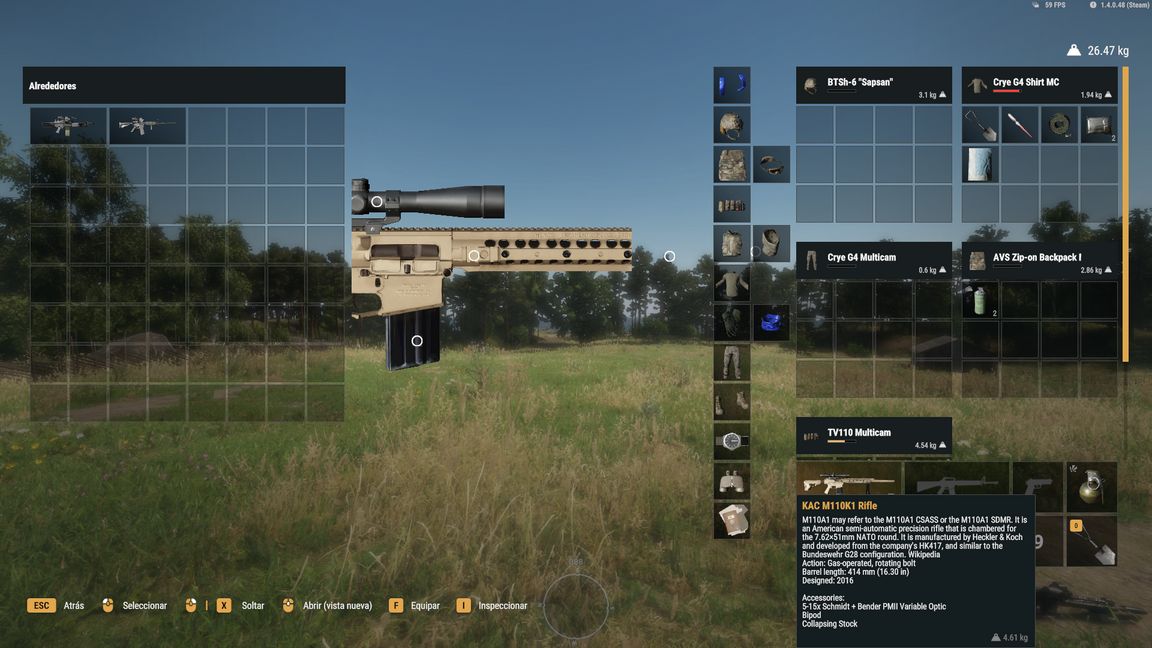The height and width of the screenshot is (648, 1152).
Task: Select the green smoke grenade in the backpack
Action: pos(980,300)
